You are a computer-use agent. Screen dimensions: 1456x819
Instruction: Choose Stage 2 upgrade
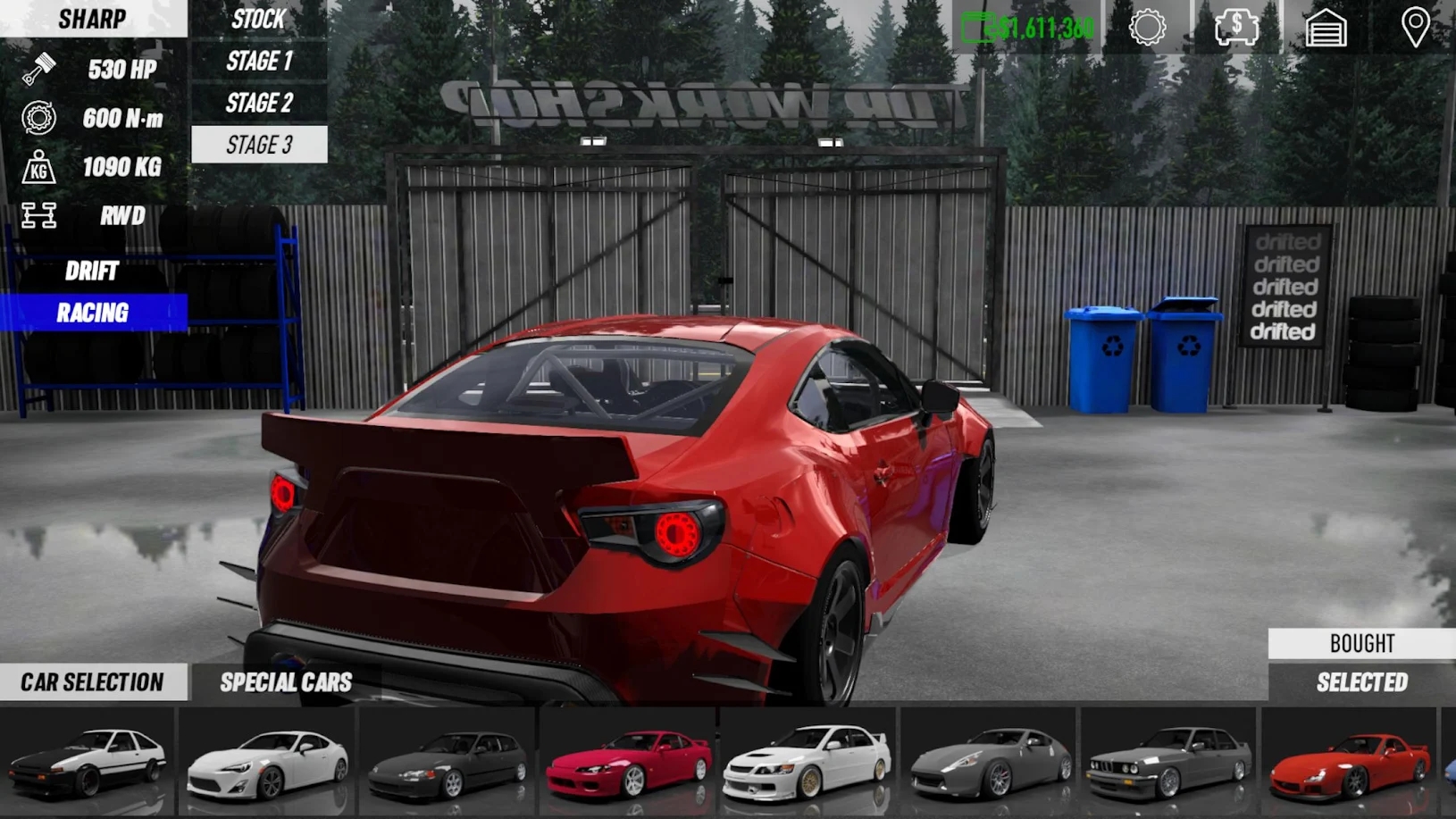(259, 103)
